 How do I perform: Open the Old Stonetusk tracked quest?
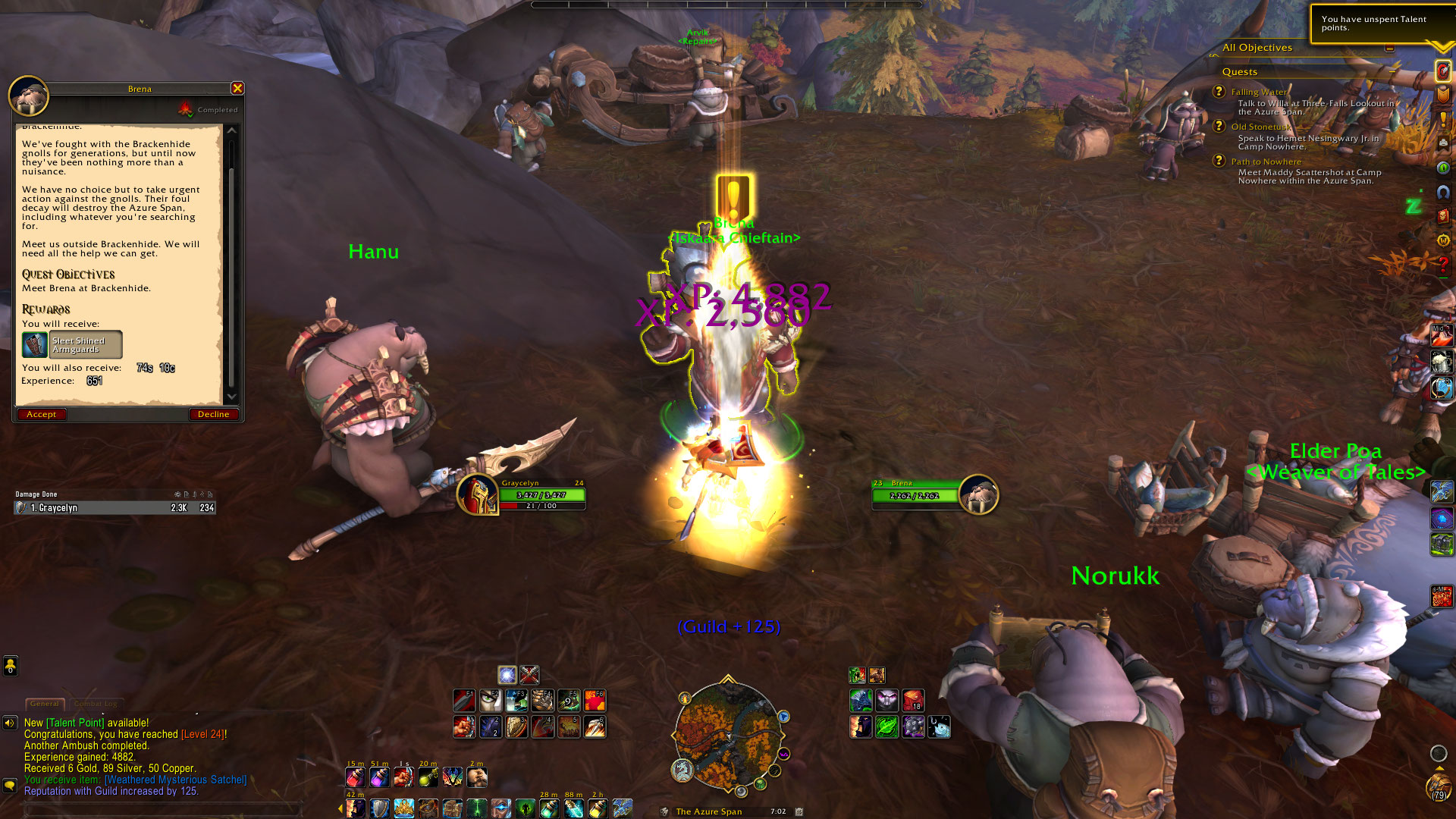coord(1260,127)
